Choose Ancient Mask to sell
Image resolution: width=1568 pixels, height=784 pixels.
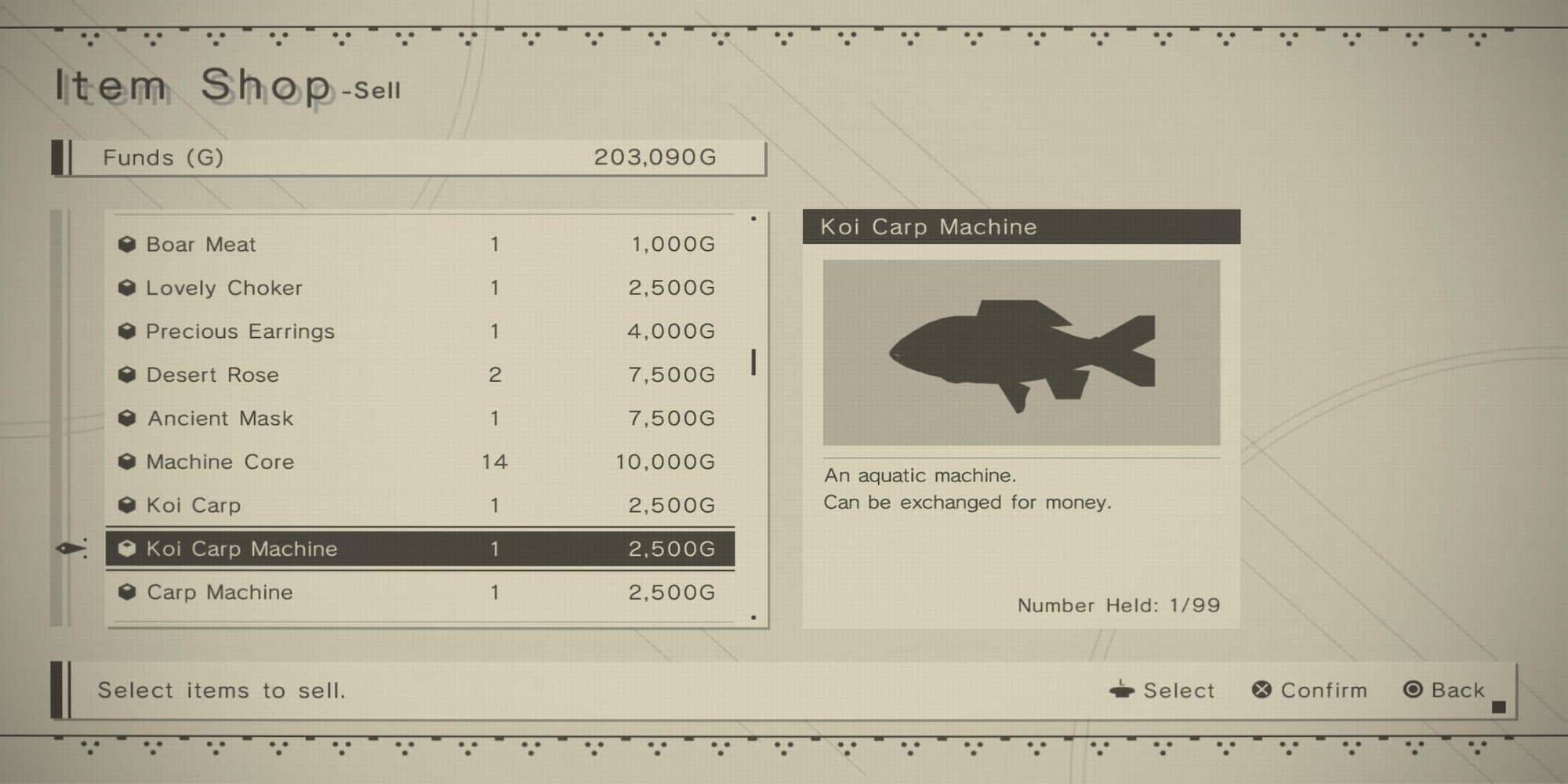coord(420,419)
